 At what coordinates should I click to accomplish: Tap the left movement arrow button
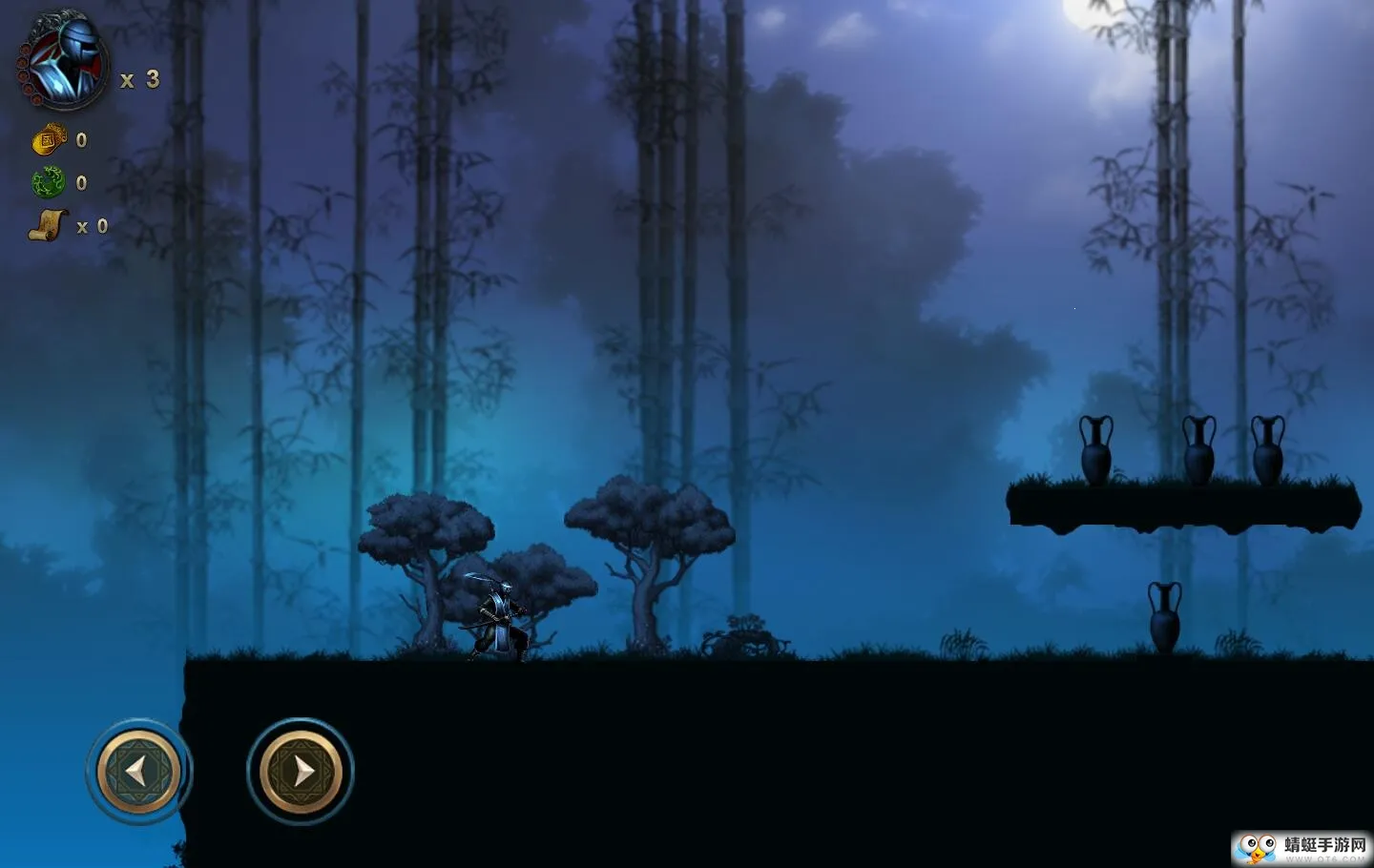[x=135, y=769]
